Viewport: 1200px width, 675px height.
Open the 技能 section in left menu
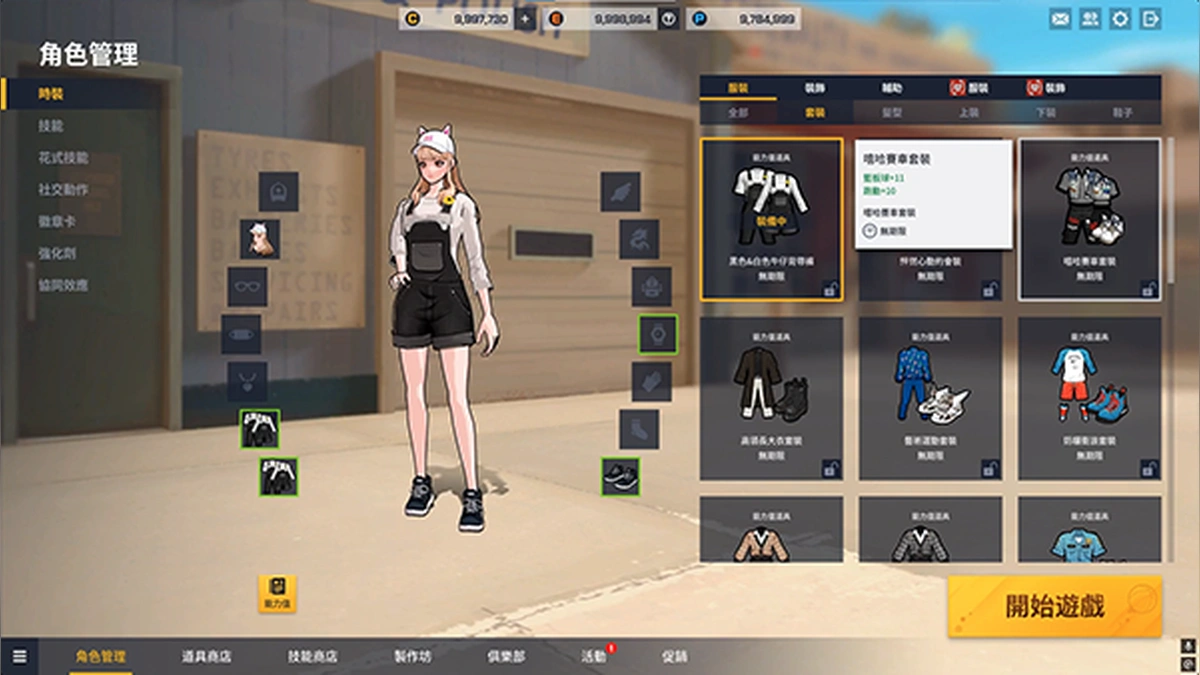51,126
